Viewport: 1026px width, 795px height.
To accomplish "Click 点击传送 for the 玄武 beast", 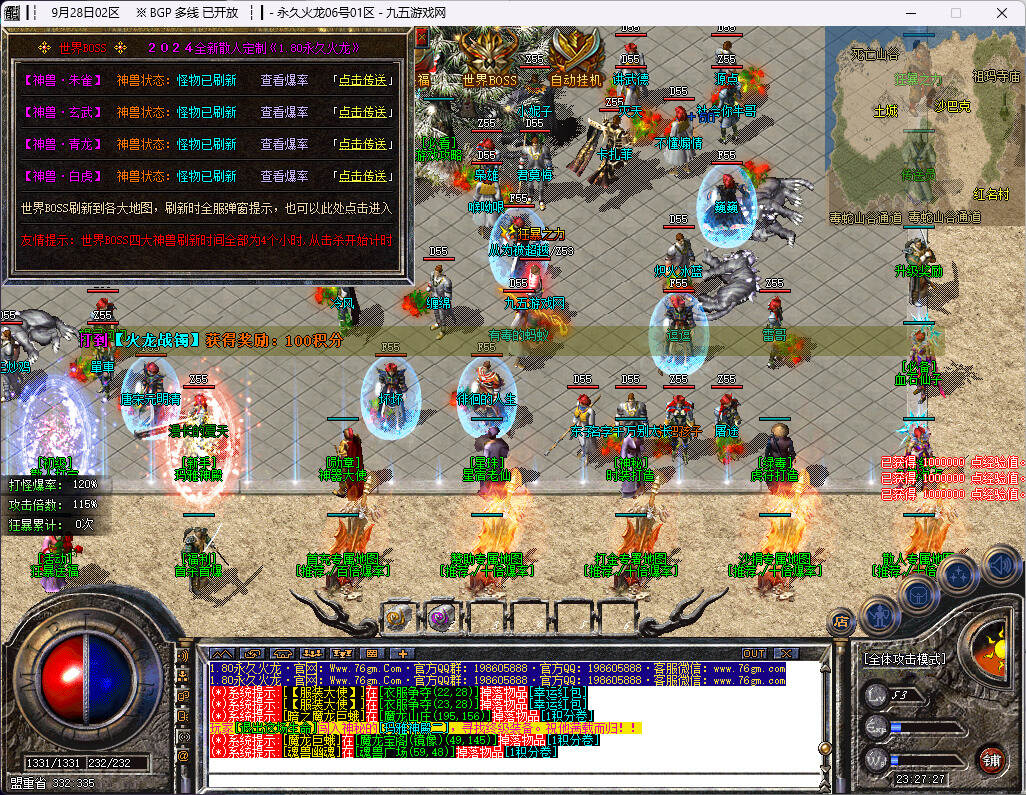I will point(362,113).
